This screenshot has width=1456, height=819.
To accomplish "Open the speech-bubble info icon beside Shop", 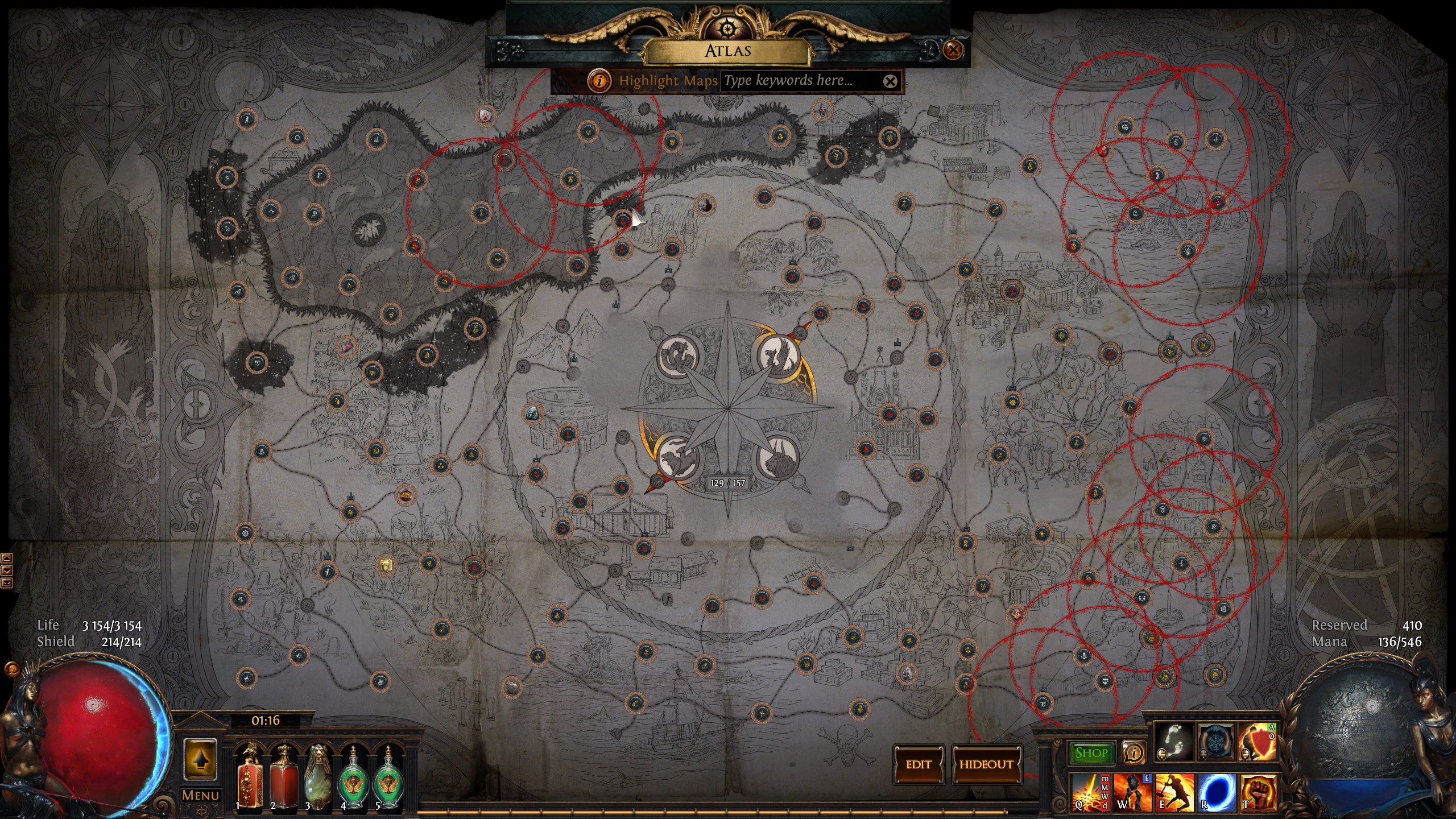I will coord(1134,753).
